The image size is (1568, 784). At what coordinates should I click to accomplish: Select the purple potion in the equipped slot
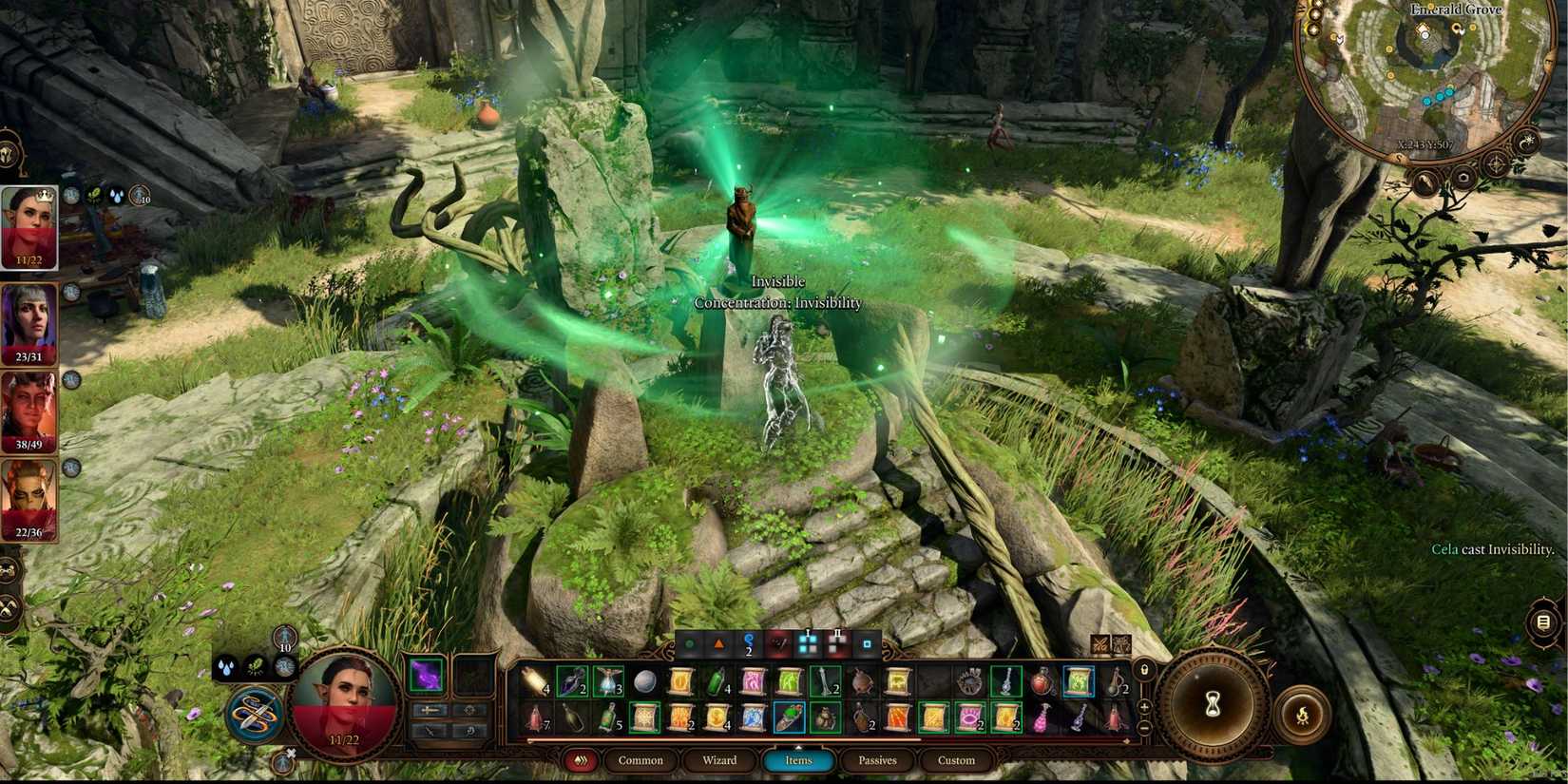click(425, 677)
